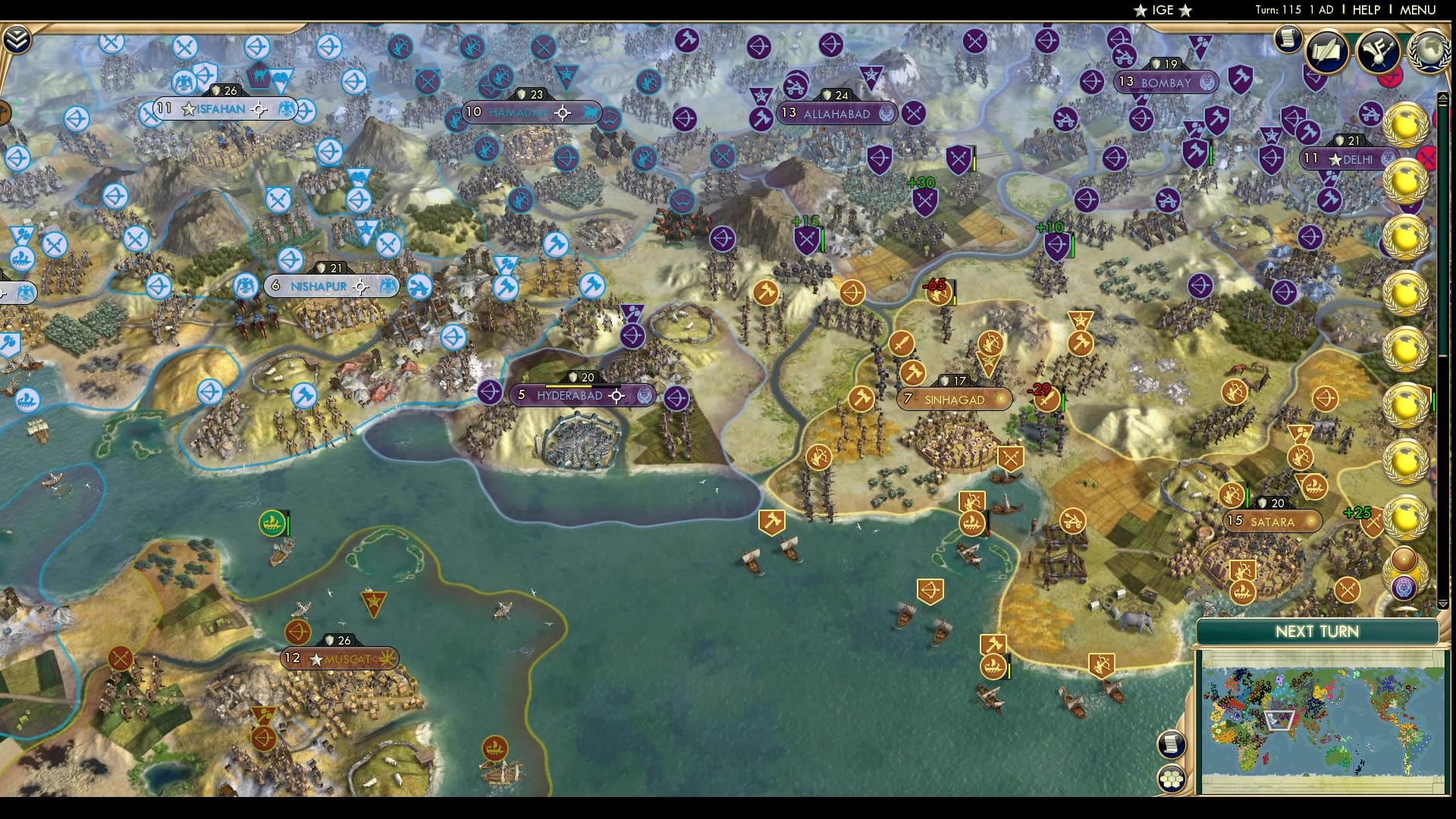Open the scroll icon left of the minimap
Image resolution: width=1456 pixels, height=819 pixels.
coord(1172,744)
